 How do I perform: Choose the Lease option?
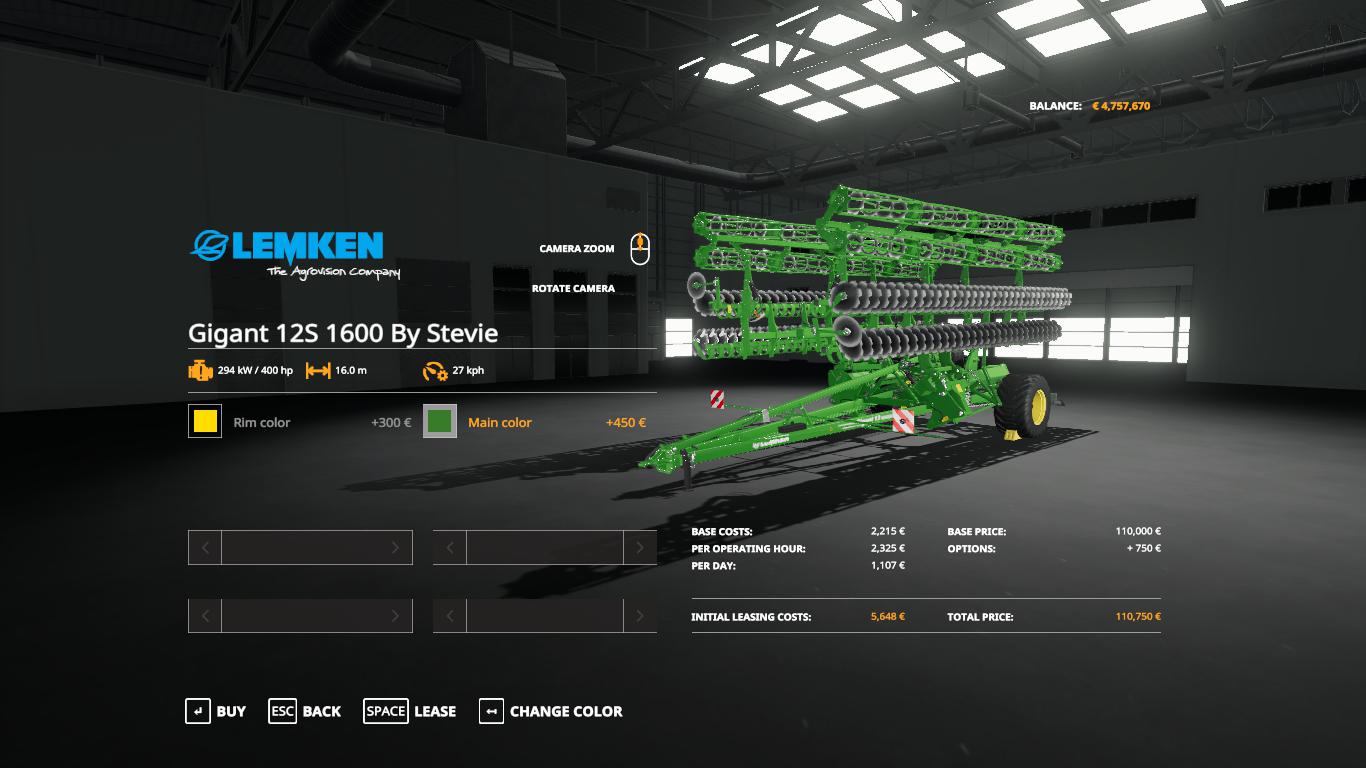pyautogui.click(x=410, y=711)
